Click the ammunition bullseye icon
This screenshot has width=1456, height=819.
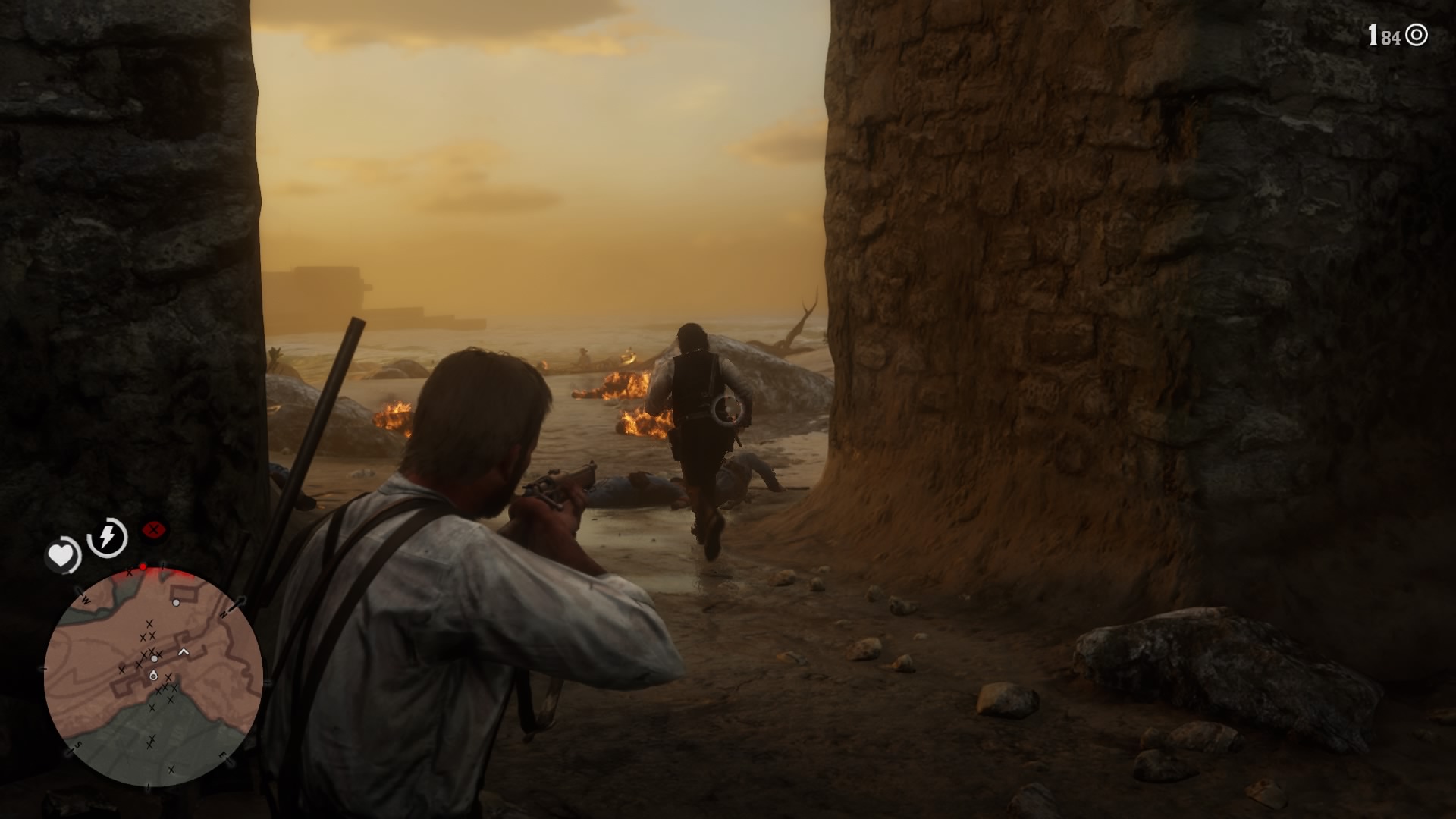1417,35
